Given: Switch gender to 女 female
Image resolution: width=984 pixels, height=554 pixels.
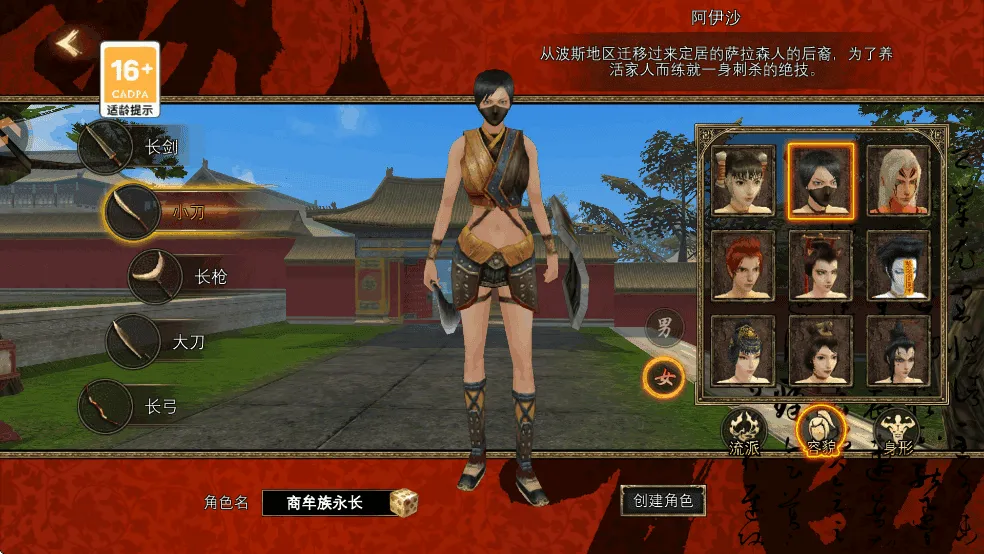Looking at the screenshot, I should coord(664,379).
